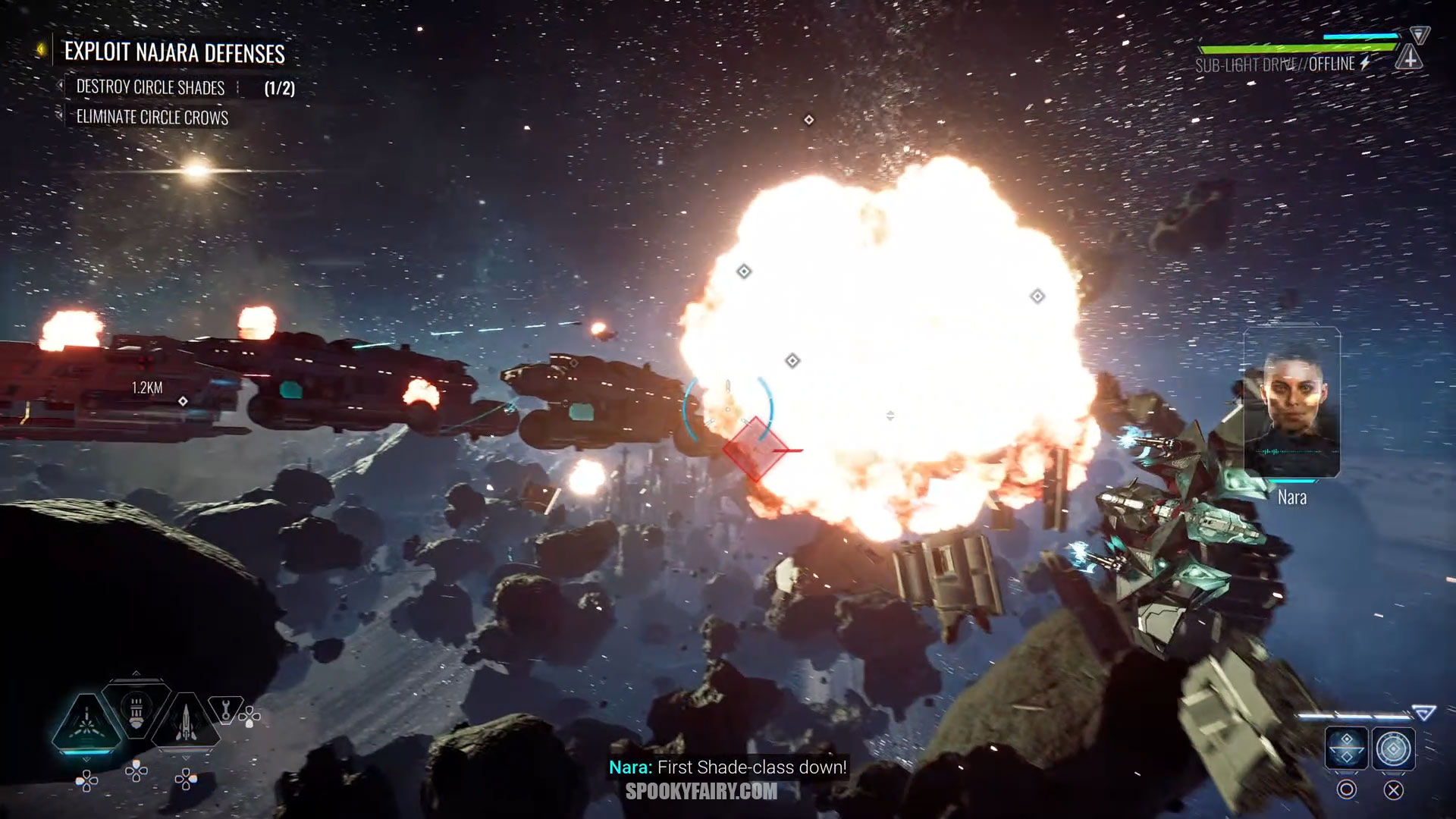The width and height of the screenshot is (1456, 819).
Task: Select the Exploit Najara Defenses objective title
Action: pos(174,52)
